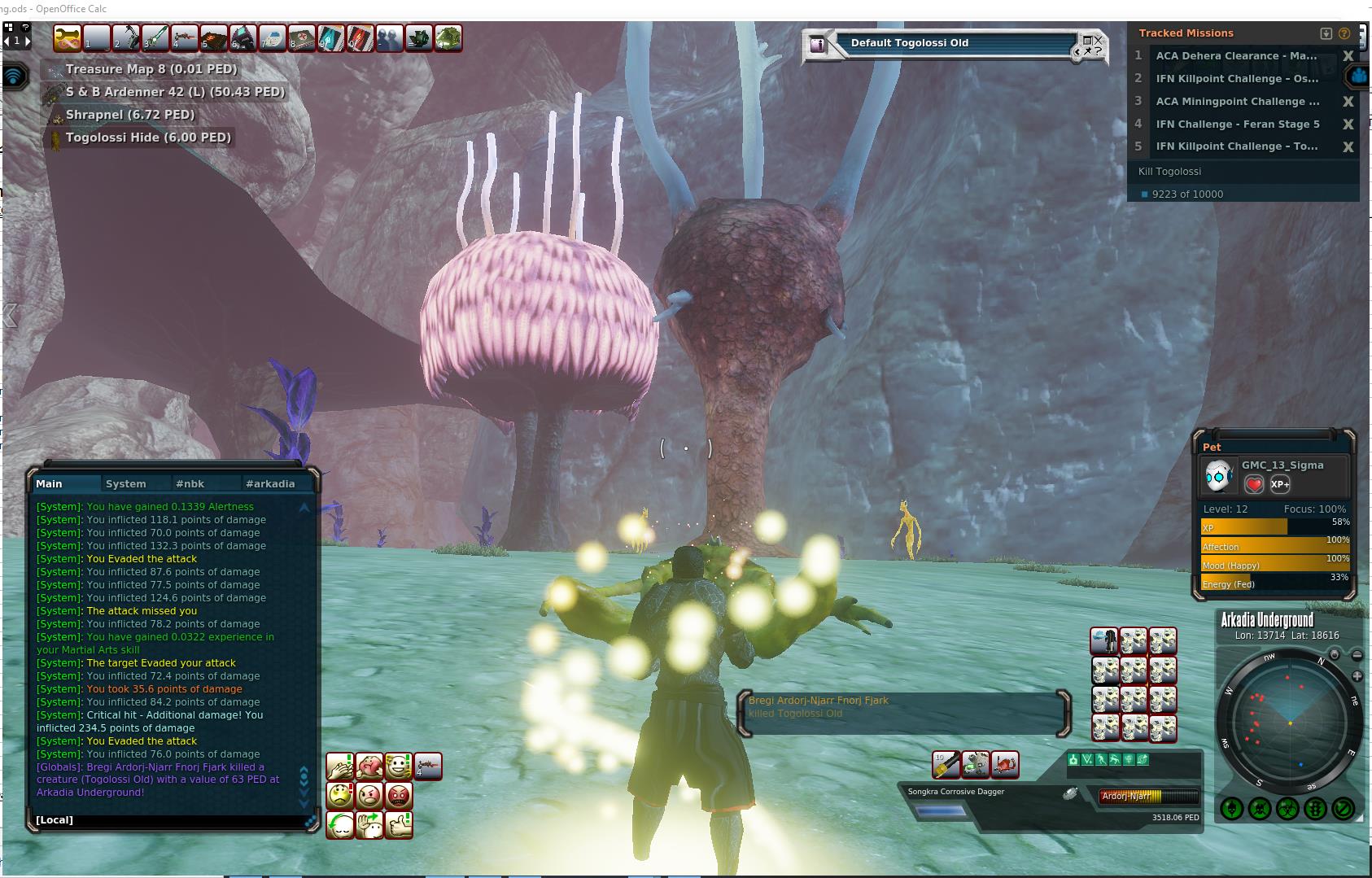Zoom out the radar with minus button
Viewport: 1372px width, 878px height.
tap(1357, 654)
